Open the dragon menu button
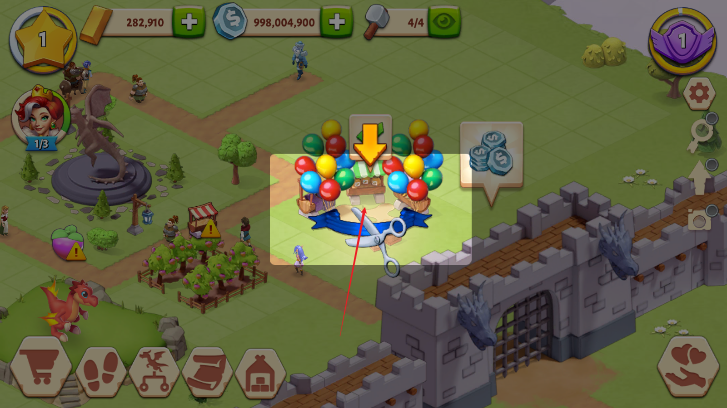Screen dimensions: 727x408 pos(154,369)
